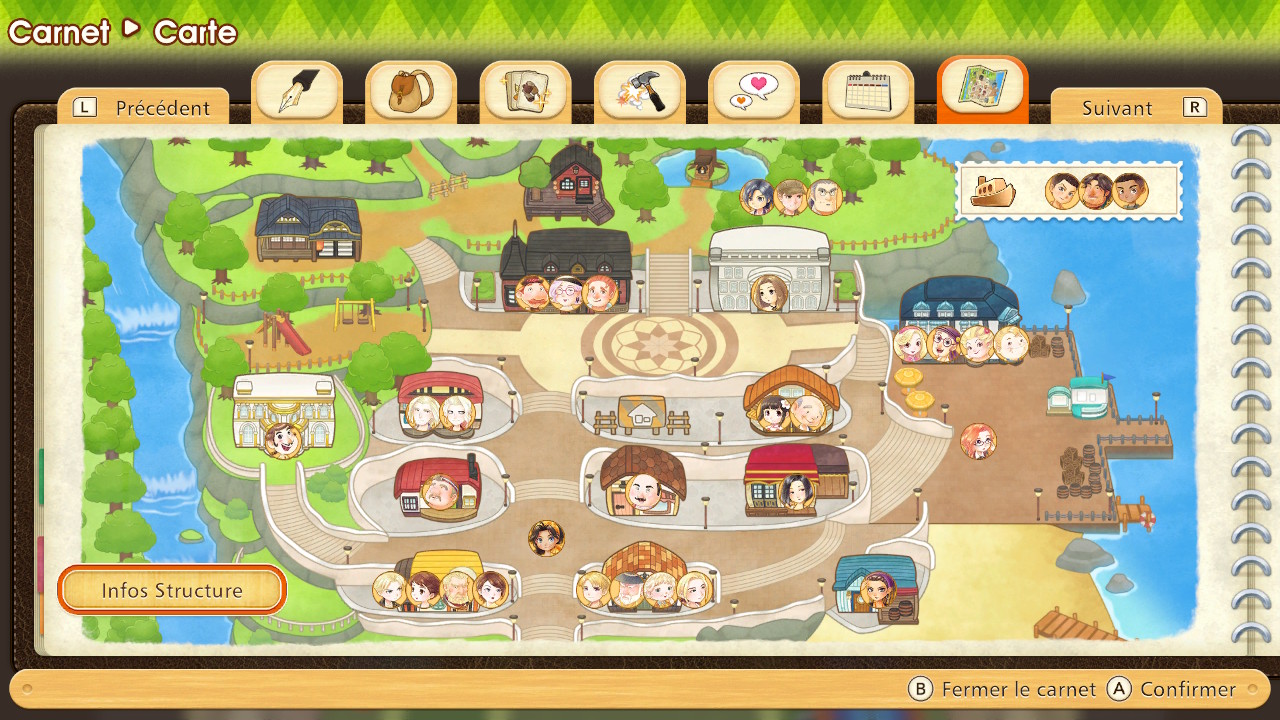This screenshot has height=720, width=1280.
Task: Go to the Suivant page tab
Action: click(x=1135, y=108)
